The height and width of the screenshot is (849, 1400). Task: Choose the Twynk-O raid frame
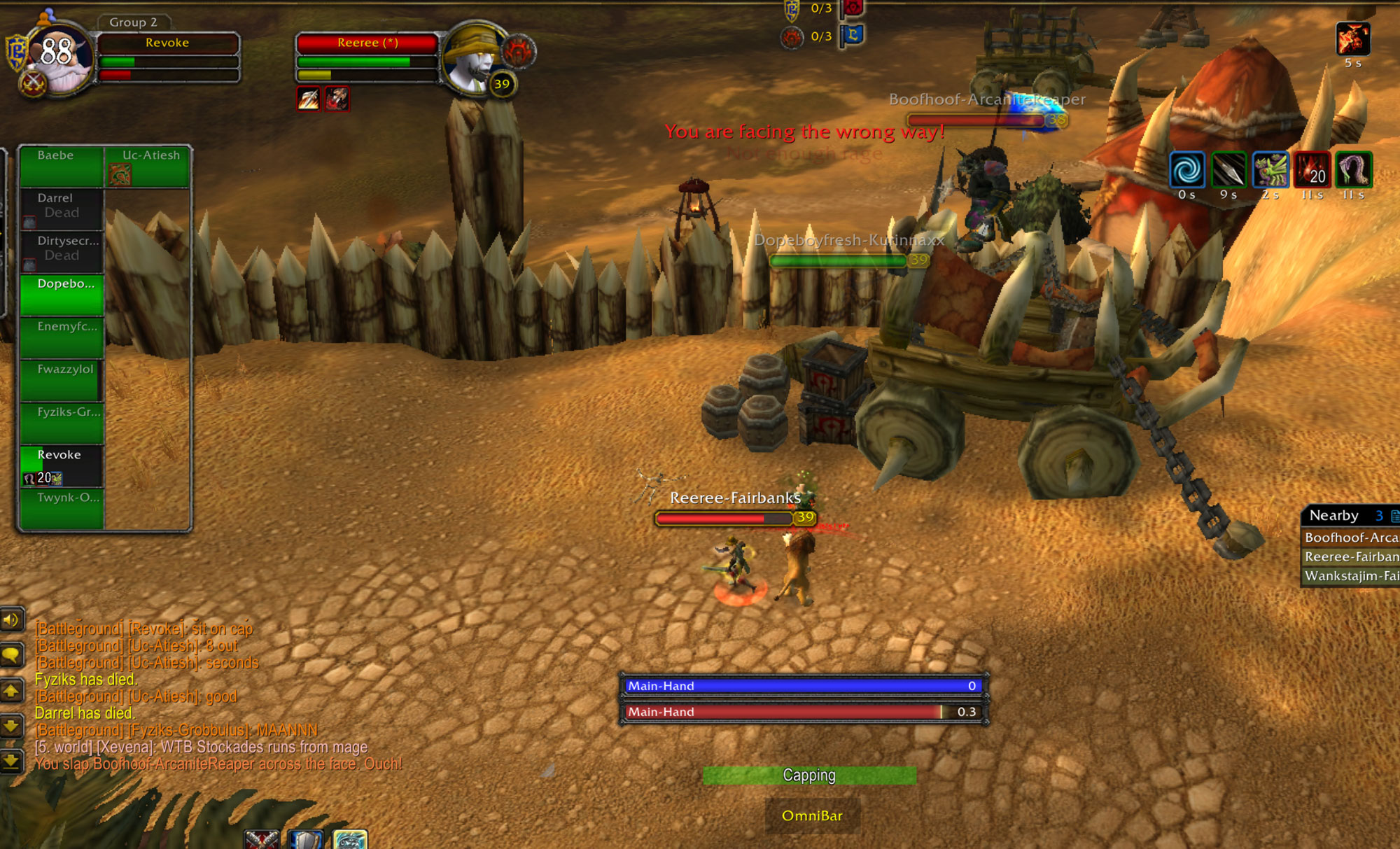click(x=62, y=509)
